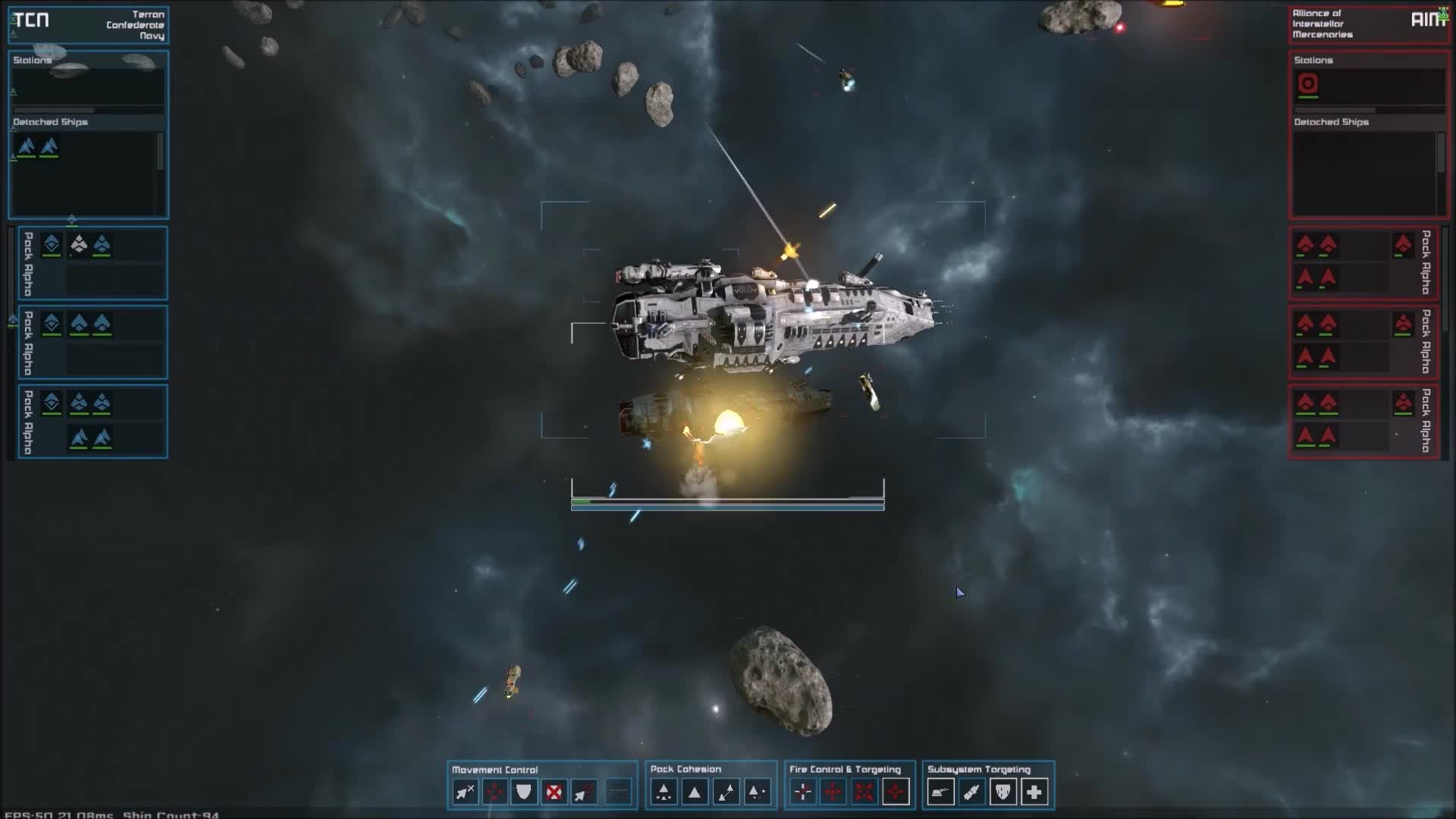
Task: Toggle the red spread-fire crosshair mode
Action: pos(833,792)
